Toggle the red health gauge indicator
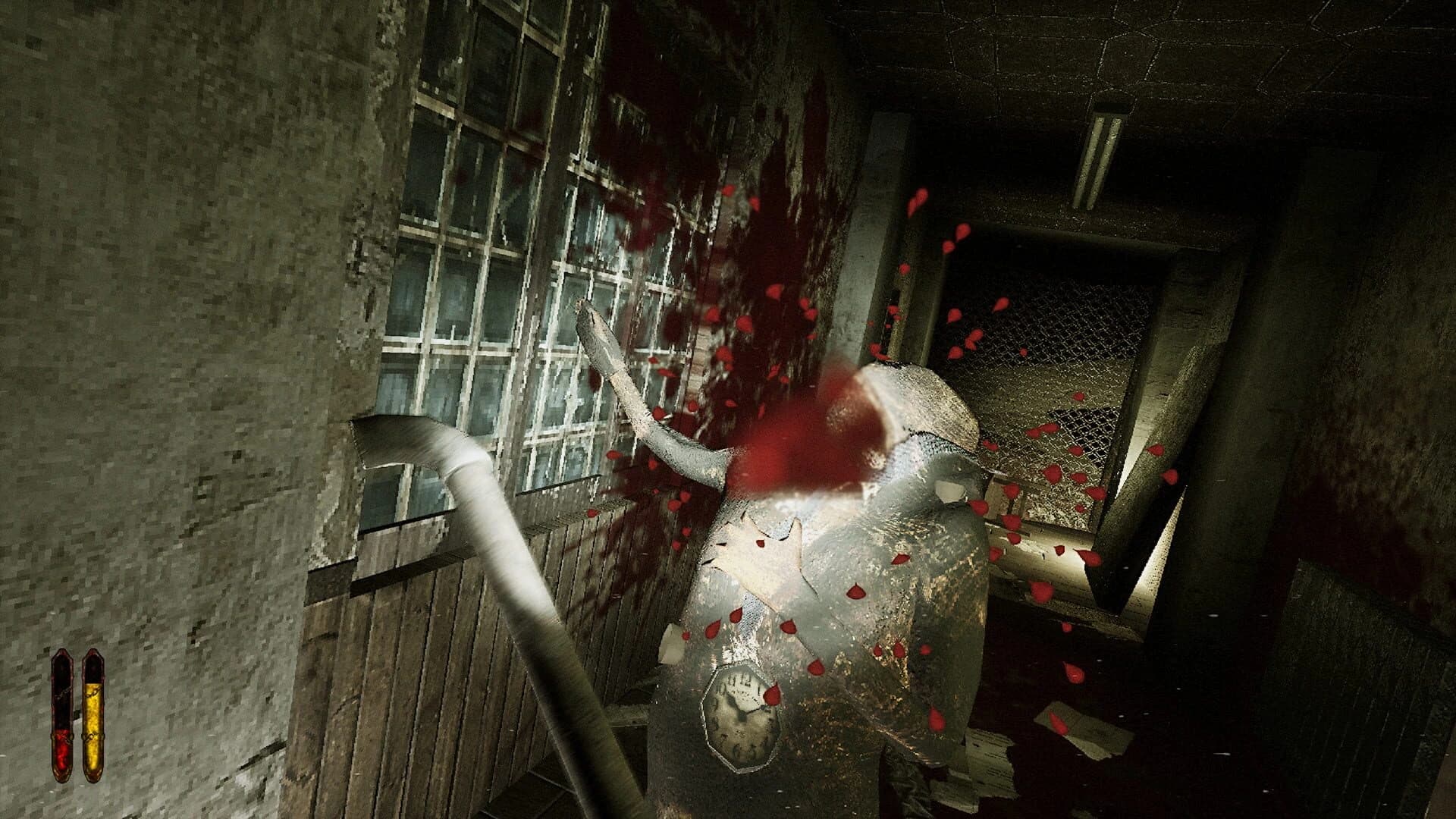The width and height of the screenshot is (1456, 819). click(x=62, y=717)
